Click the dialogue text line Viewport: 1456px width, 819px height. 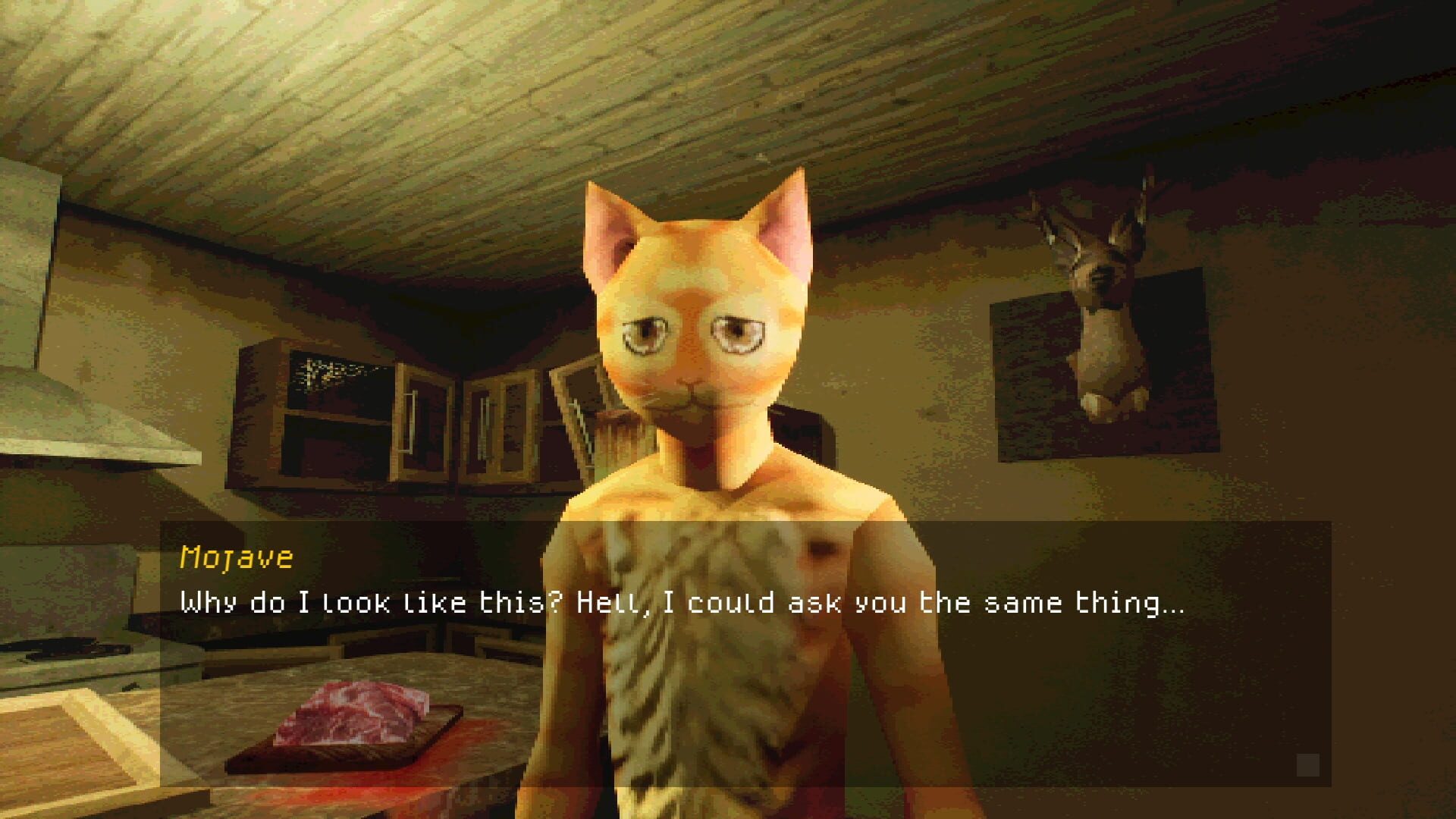[x=682, y=603]
